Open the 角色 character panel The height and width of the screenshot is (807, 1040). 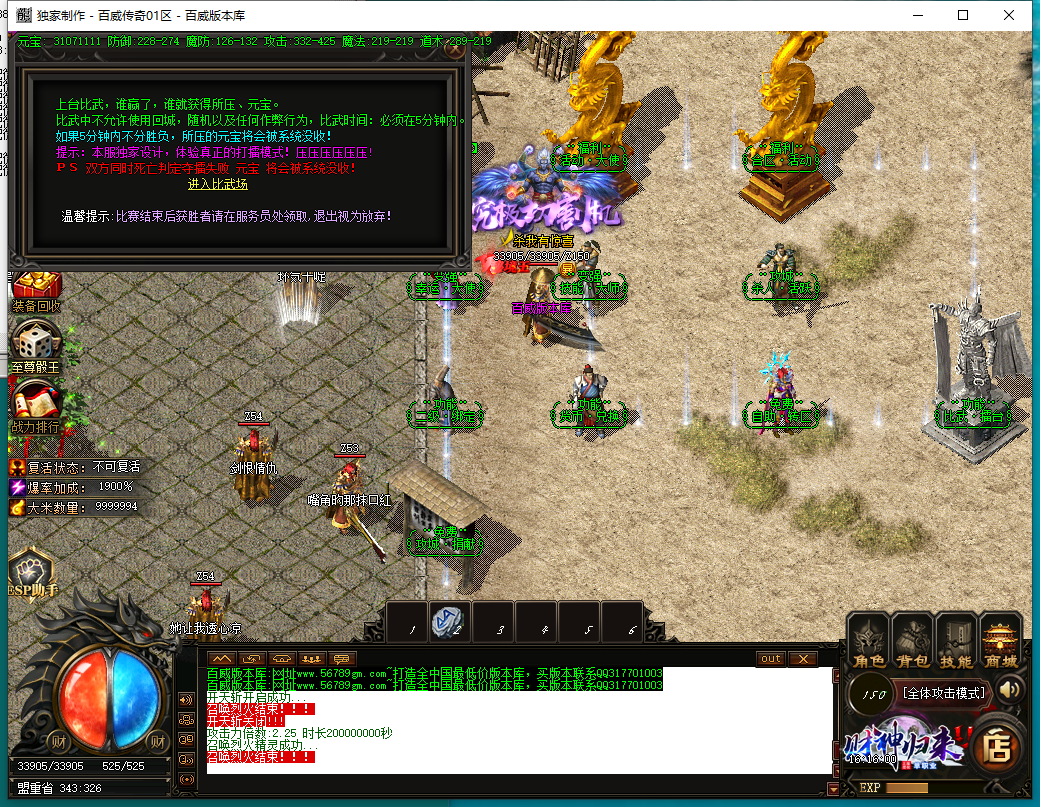(868, 639)
